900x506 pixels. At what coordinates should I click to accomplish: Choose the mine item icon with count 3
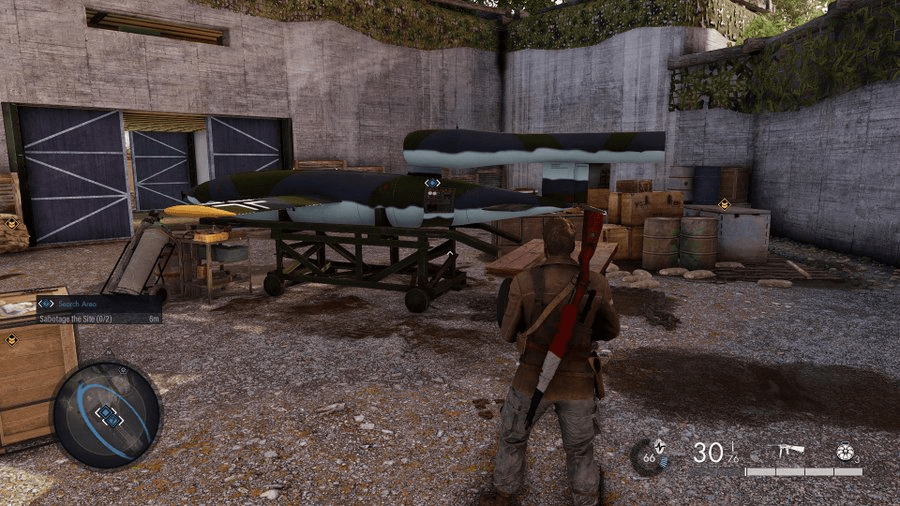pyautogui.click(x=847, y=452)
